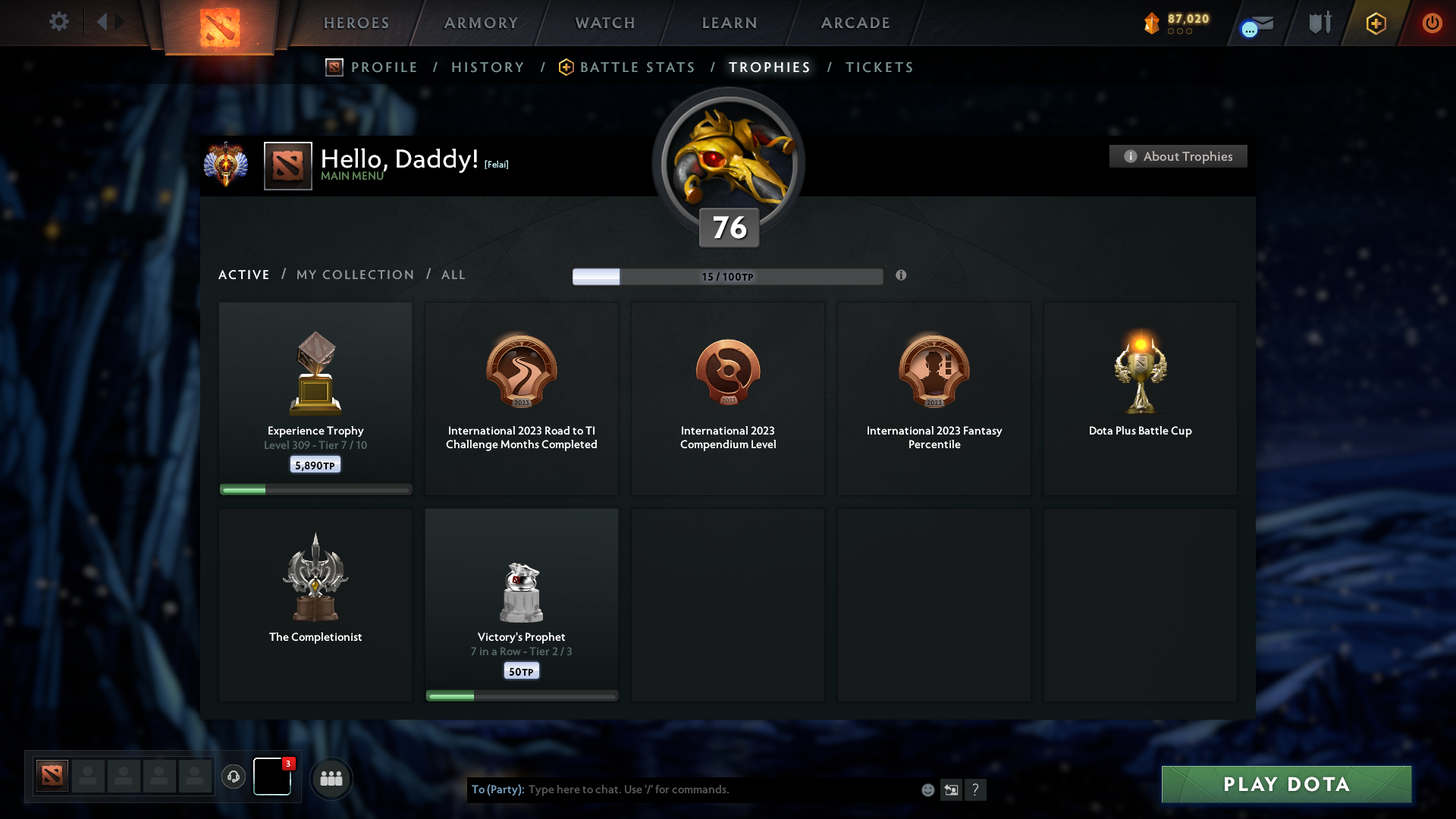
Task: Click the shards currency icon
Action: pos(1153,23)
